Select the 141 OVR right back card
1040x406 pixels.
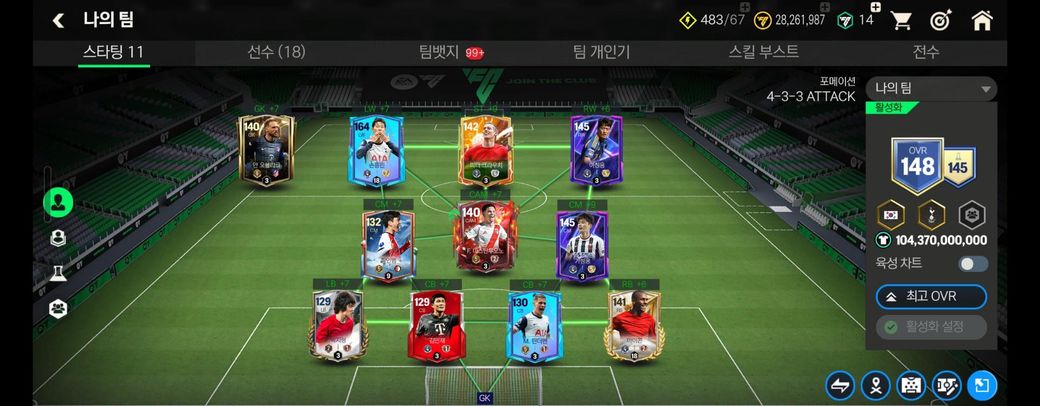(632, 324)
